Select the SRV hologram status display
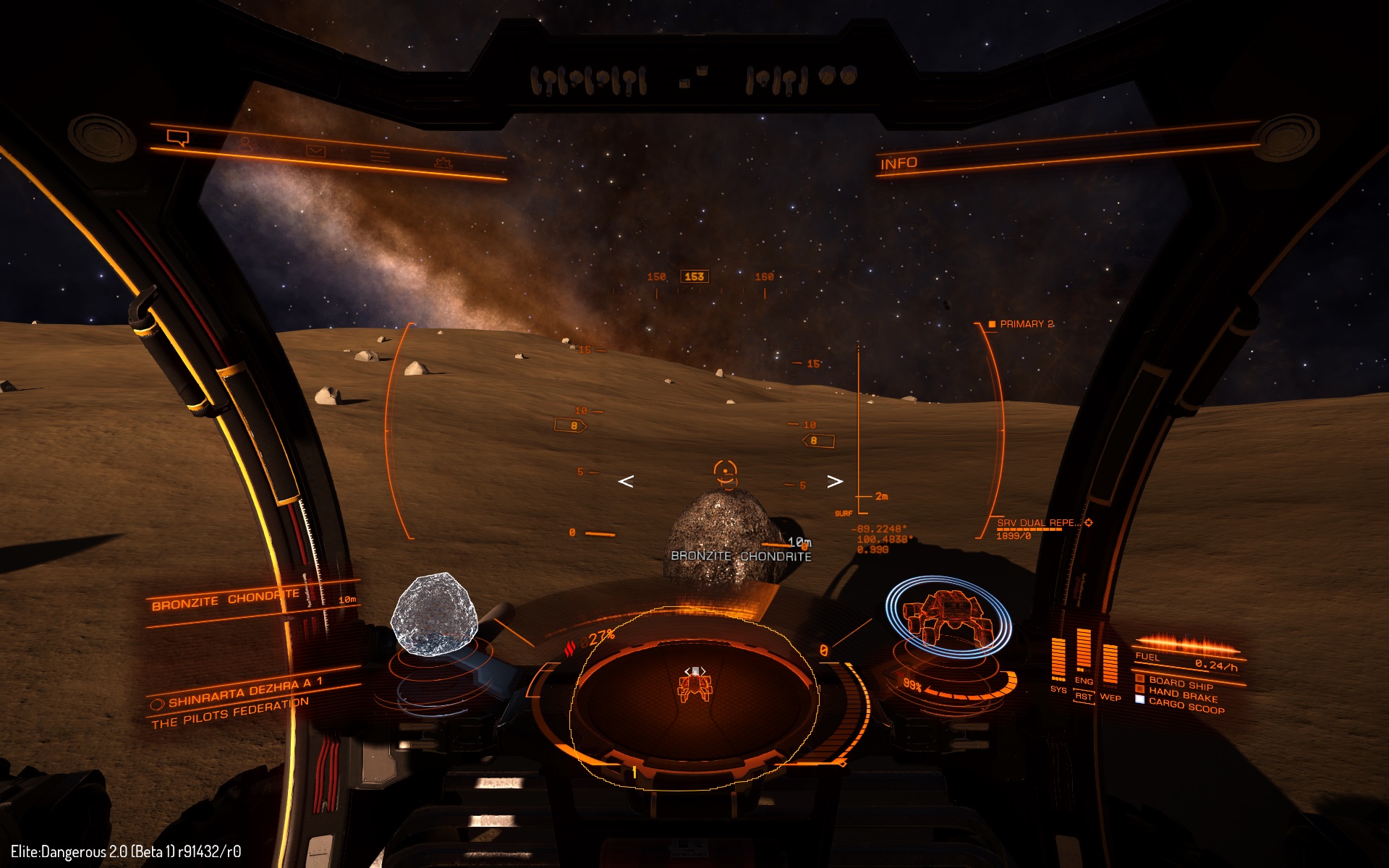The width and height of the screenshot is (1389, 868). (x=948, y=616)
